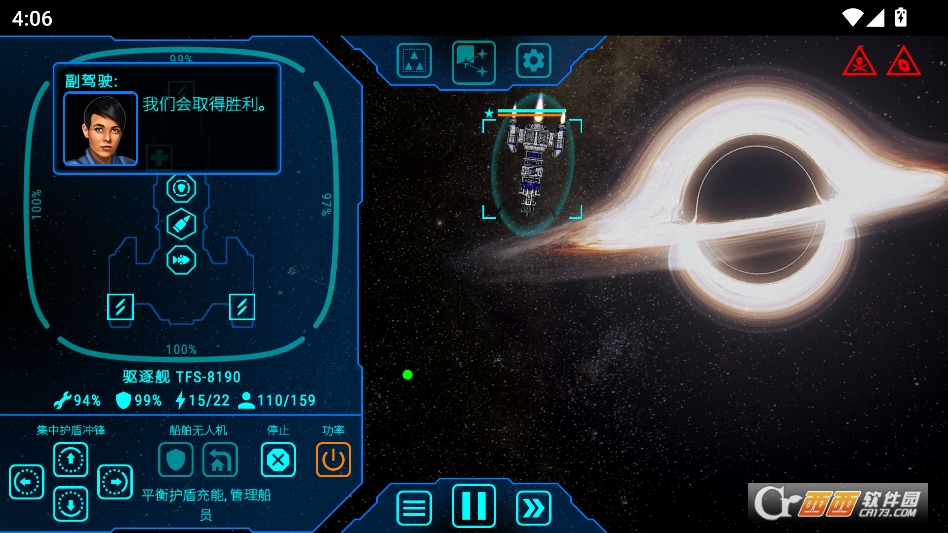This screenshot has height=533, width=948.
Task: Select the shield generator module on ship
Action: pos(181,188)
